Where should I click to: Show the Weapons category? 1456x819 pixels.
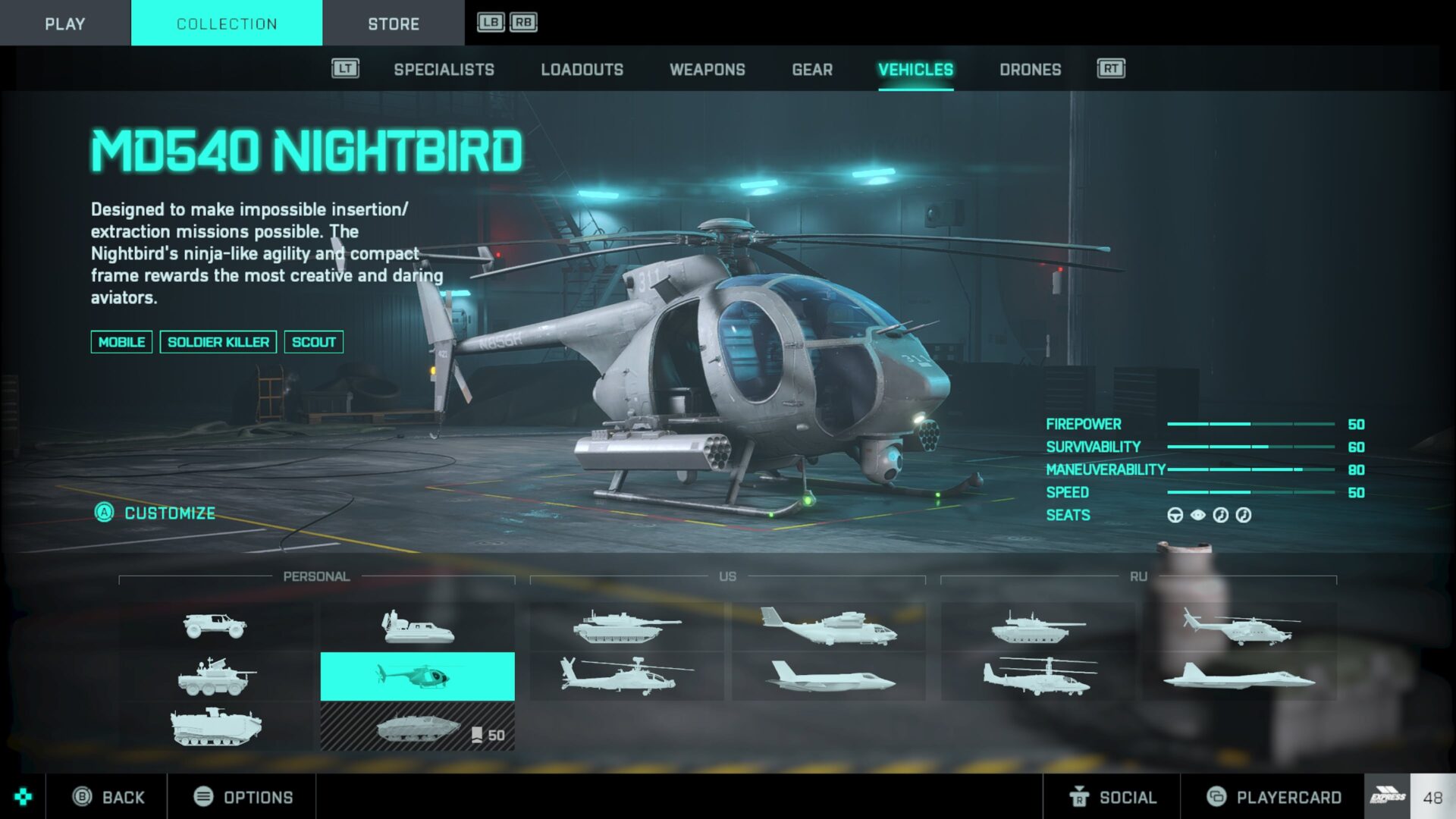(707, 70)
